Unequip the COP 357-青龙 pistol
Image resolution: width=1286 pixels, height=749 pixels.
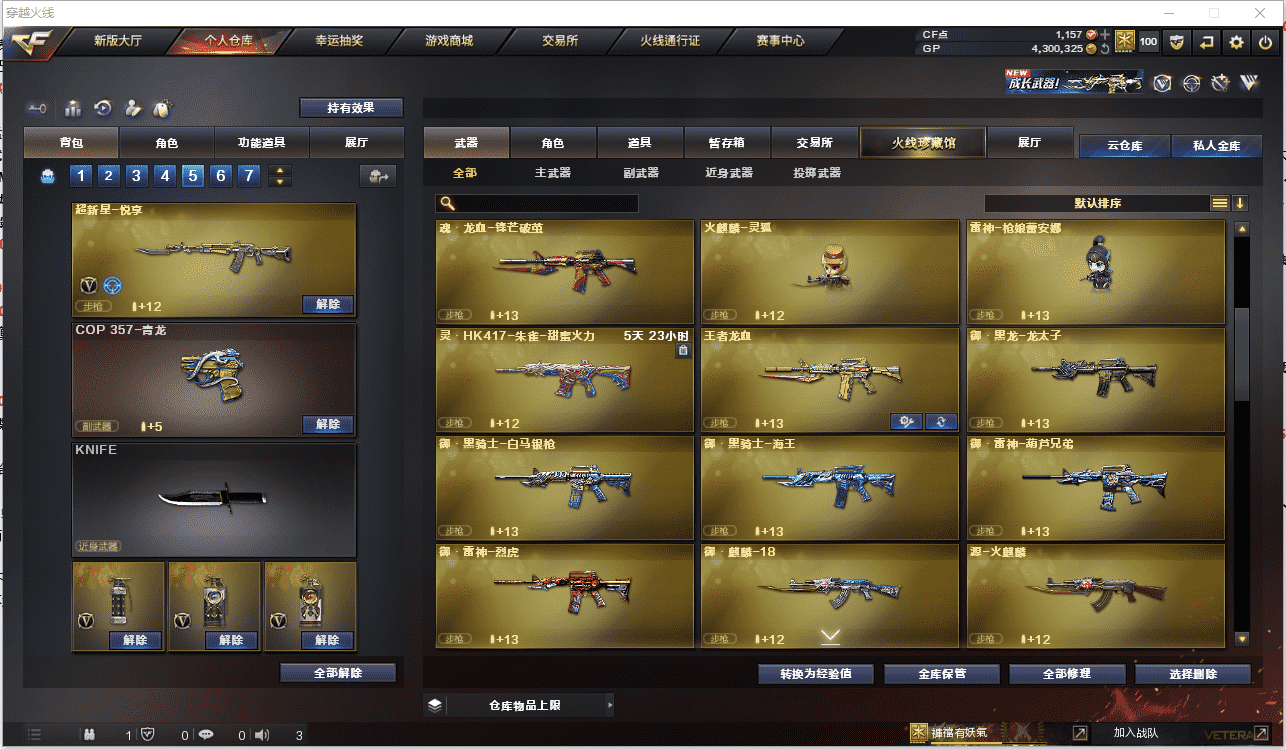[x=328, y=424]
